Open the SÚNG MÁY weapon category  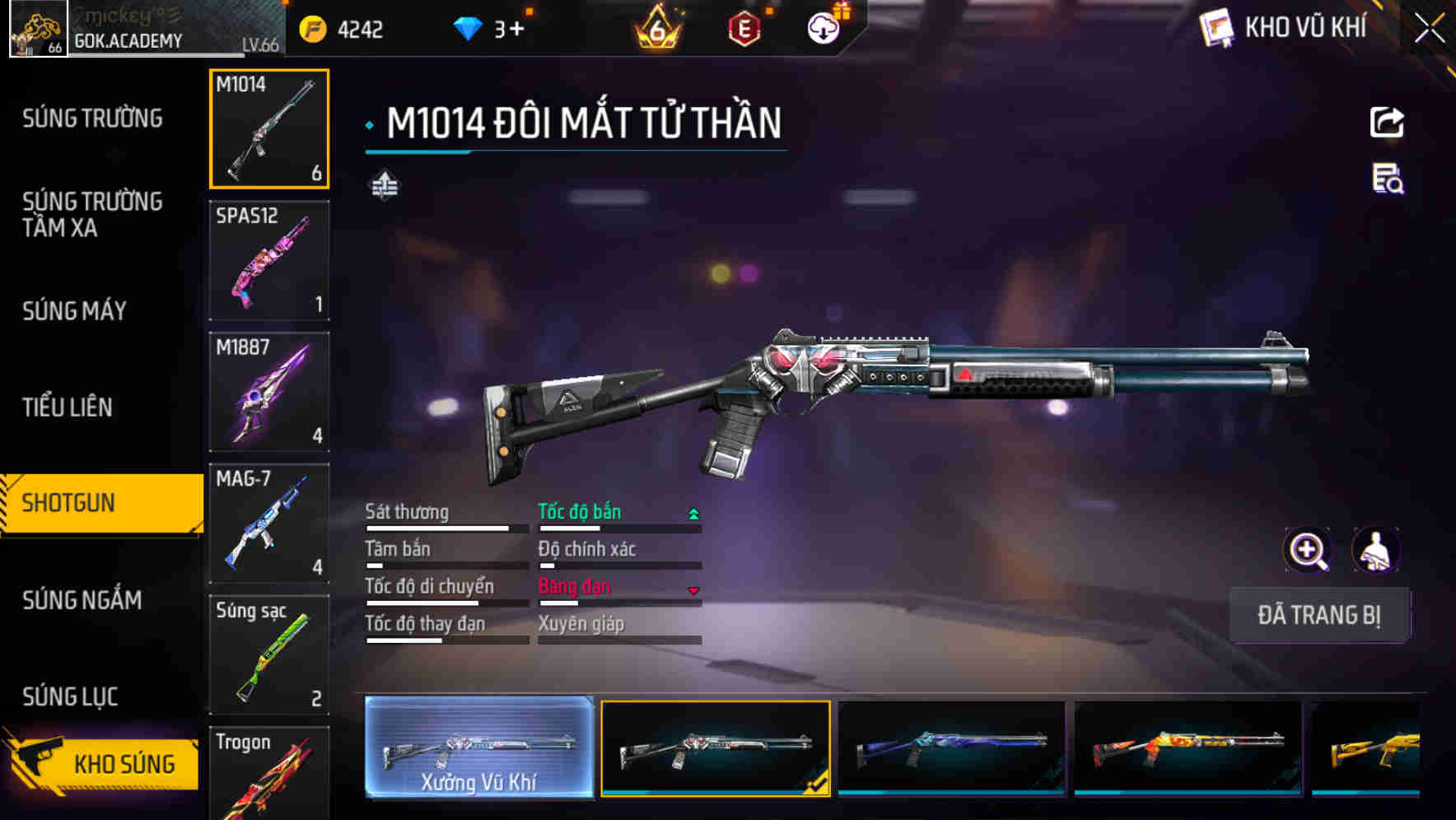[x=75, y=311]
